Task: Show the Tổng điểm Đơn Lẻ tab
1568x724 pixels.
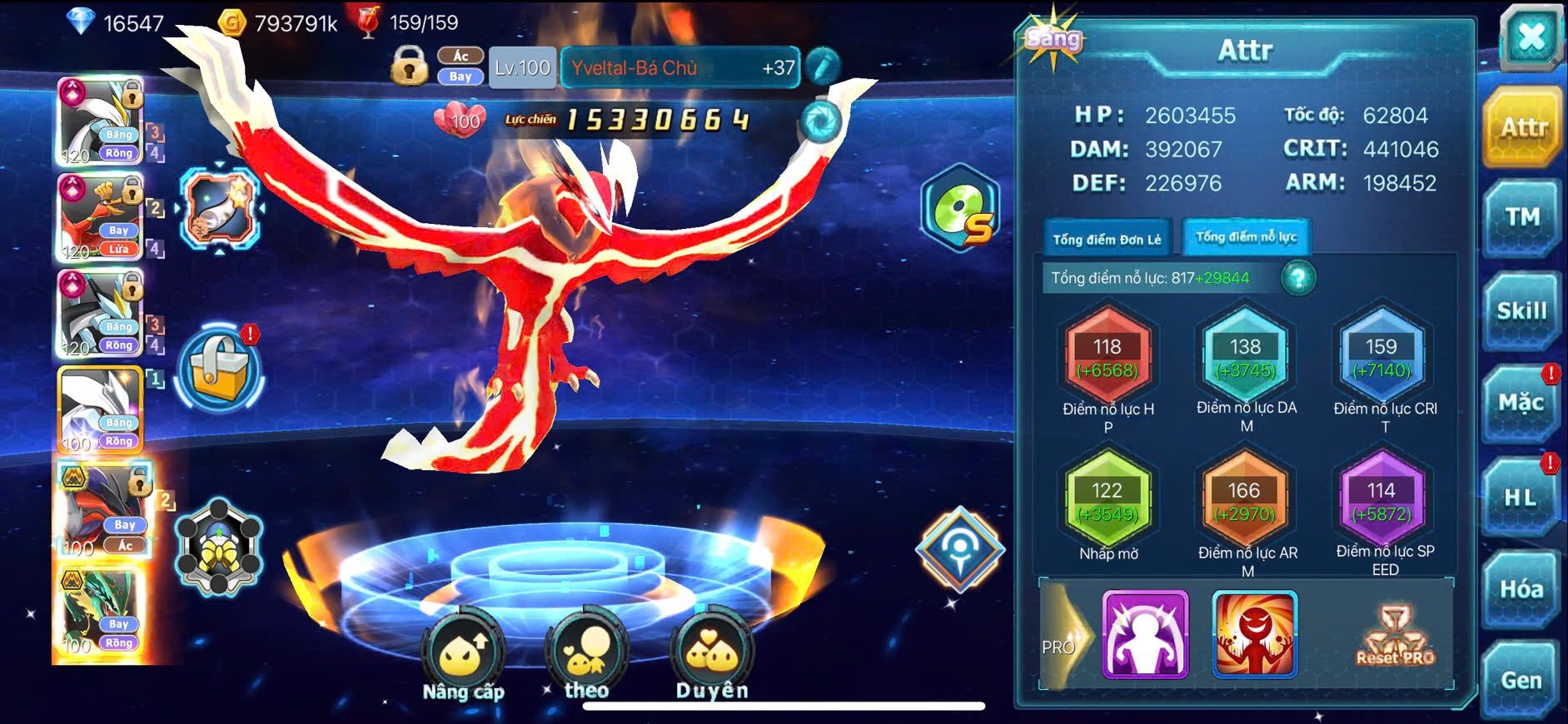Action: click(x=1107, y=239)
